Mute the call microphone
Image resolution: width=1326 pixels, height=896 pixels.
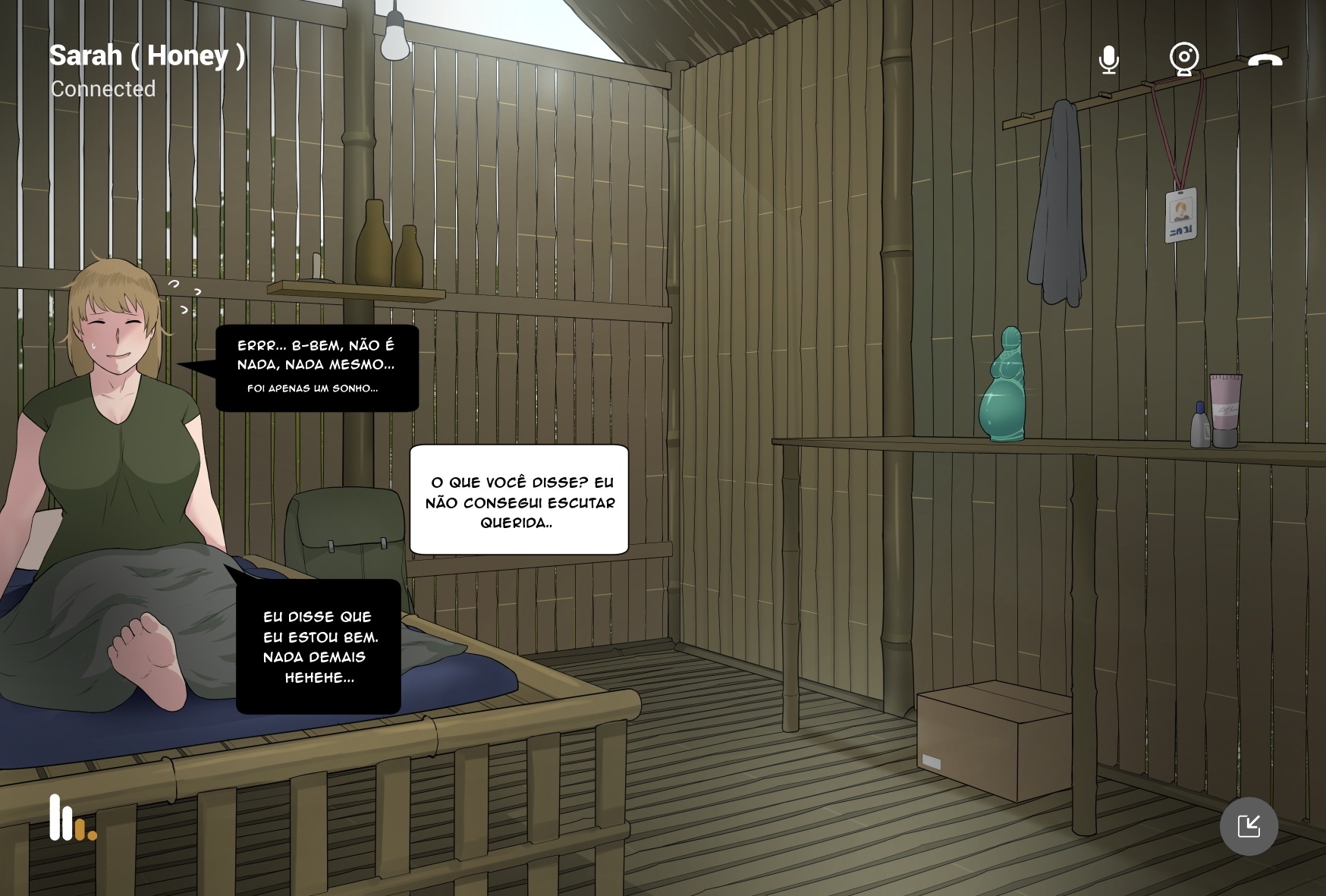click(1108, 59)
